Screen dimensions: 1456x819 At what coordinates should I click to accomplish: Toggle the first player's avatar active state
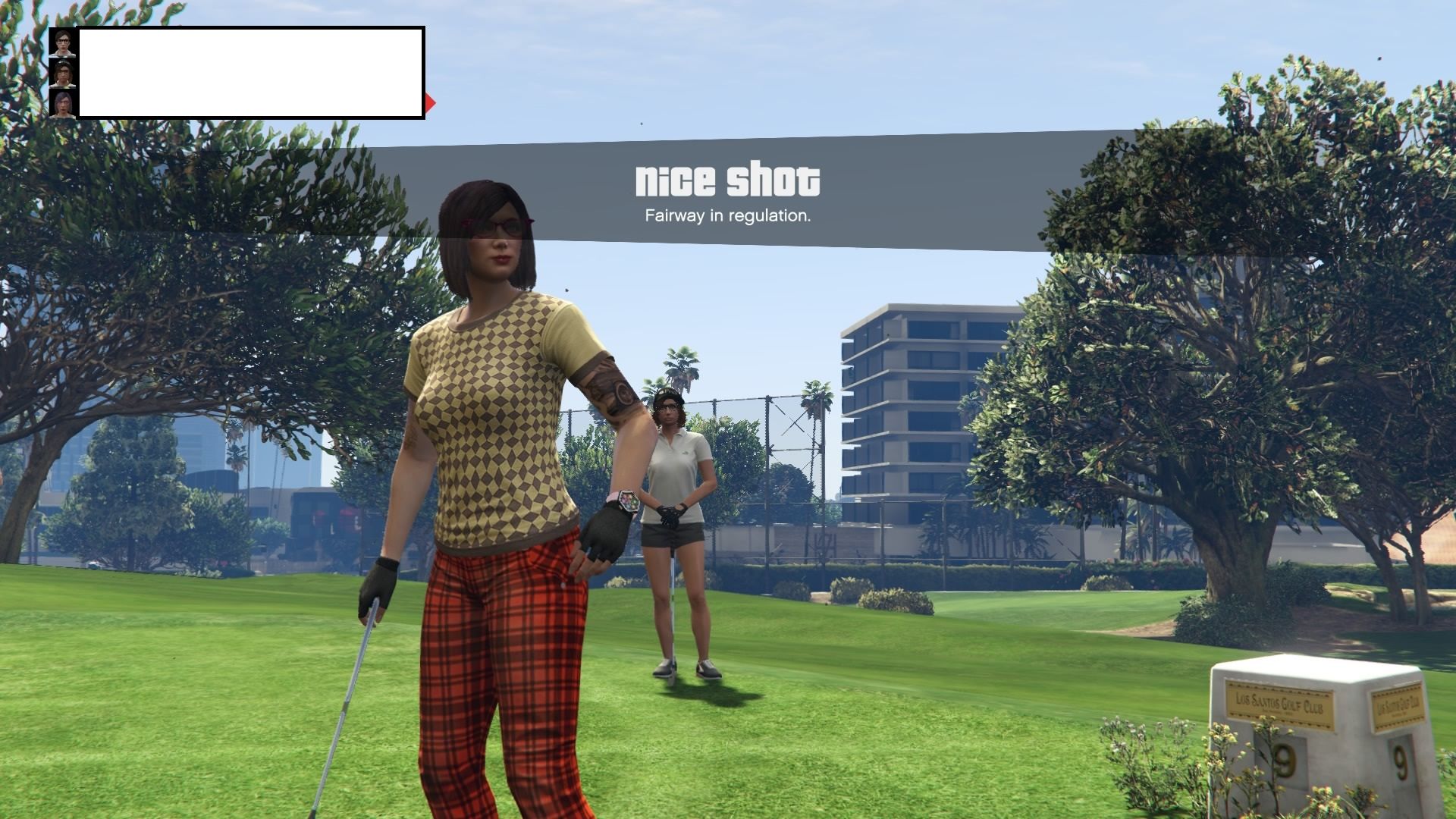point(62,43)
